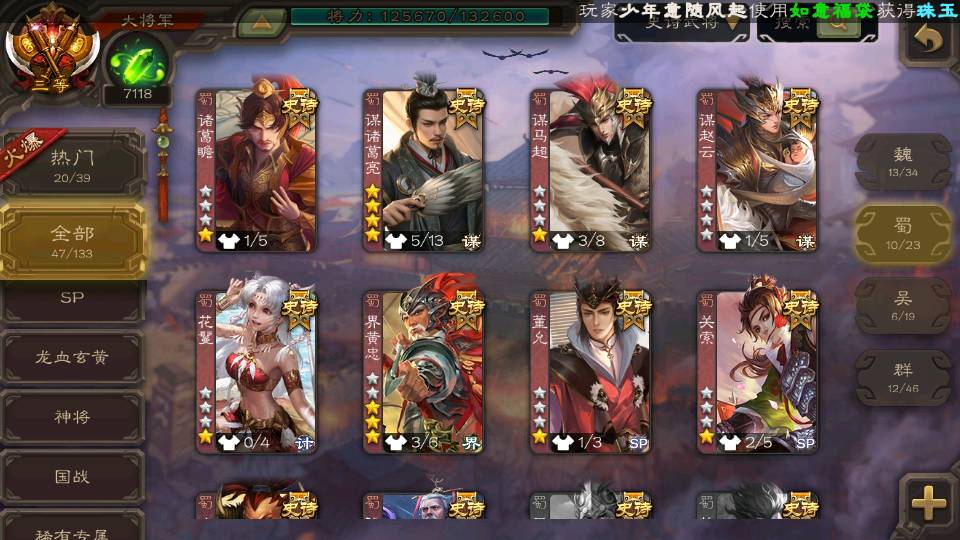Filter generals by 魏 faction

point(903,162)
